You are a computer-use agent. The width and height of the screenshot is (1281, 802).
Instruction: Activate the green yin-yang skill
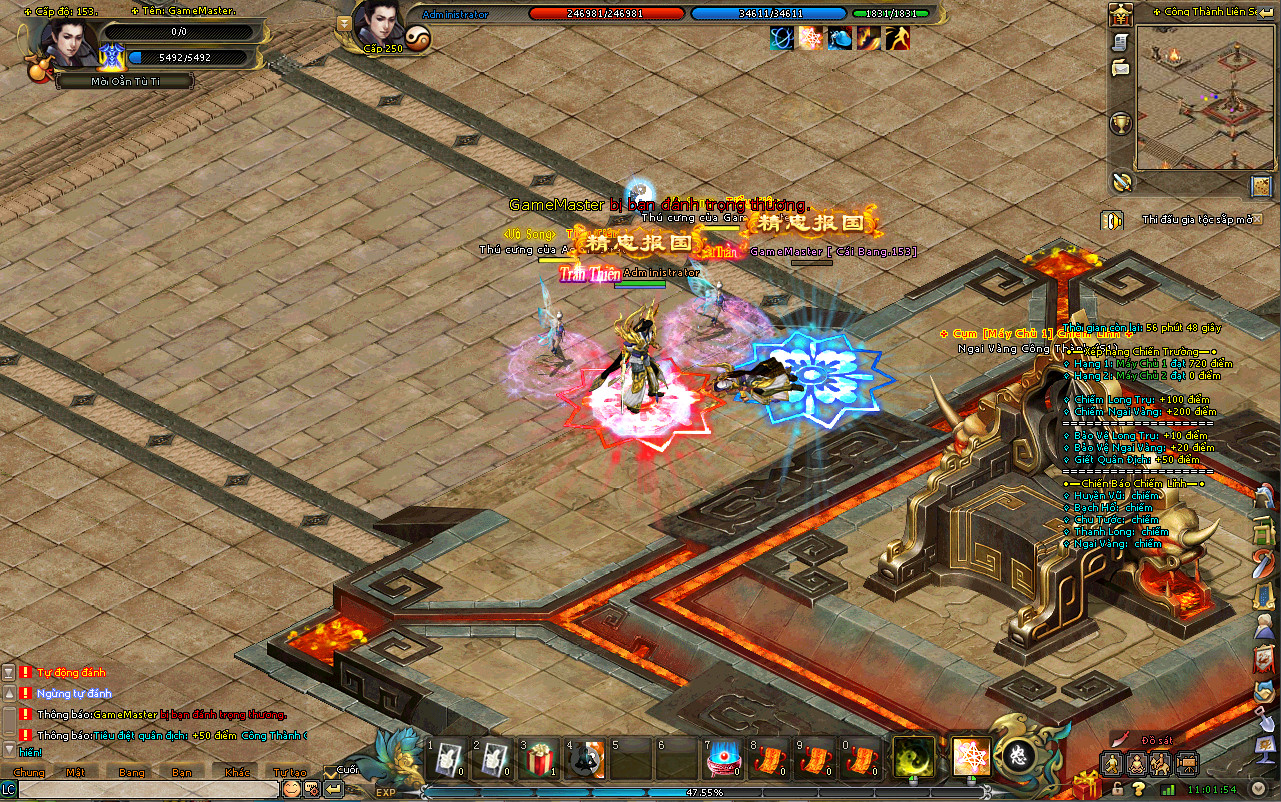(913, 757)
